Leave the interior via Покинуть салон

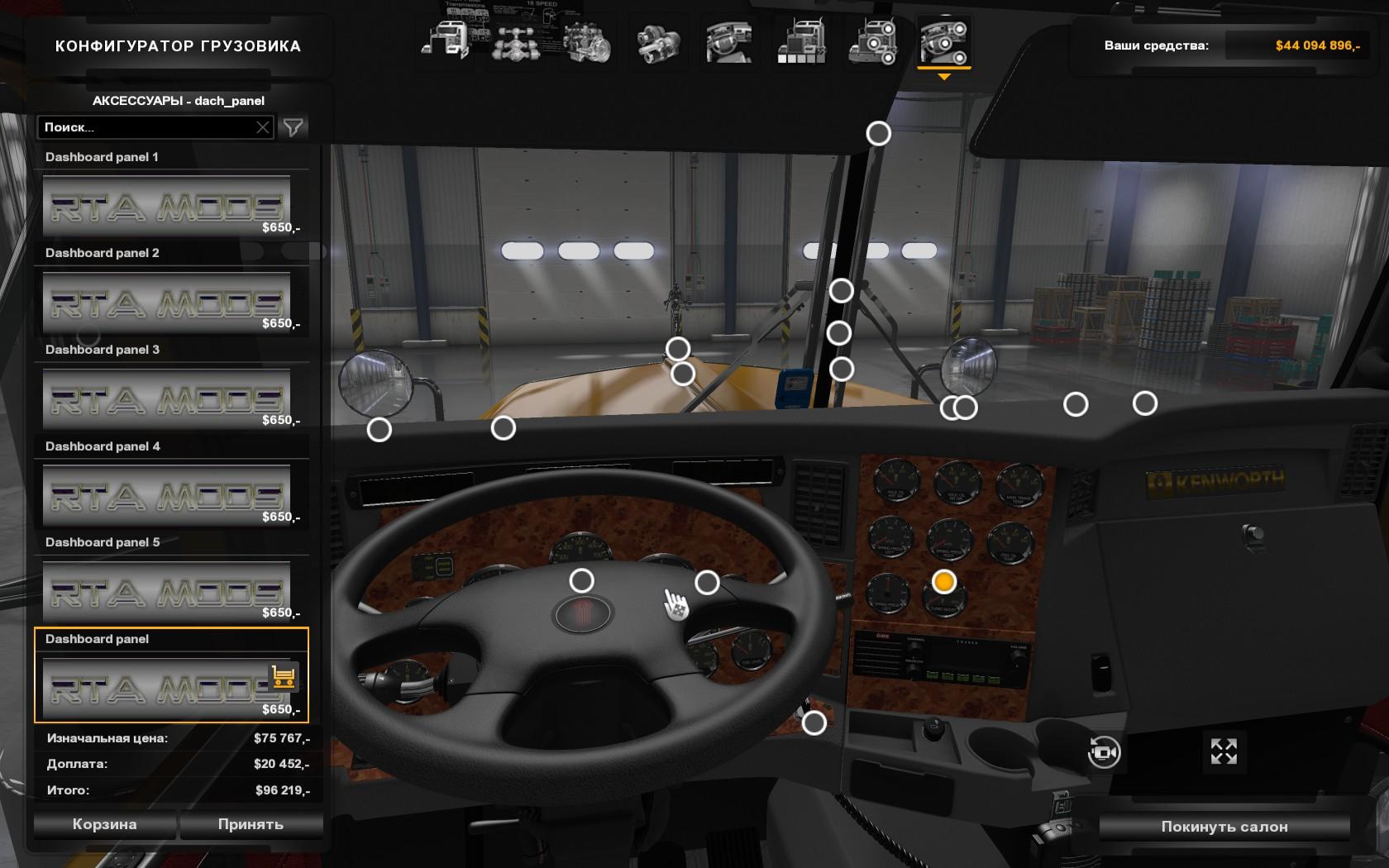pos(1224,827)
